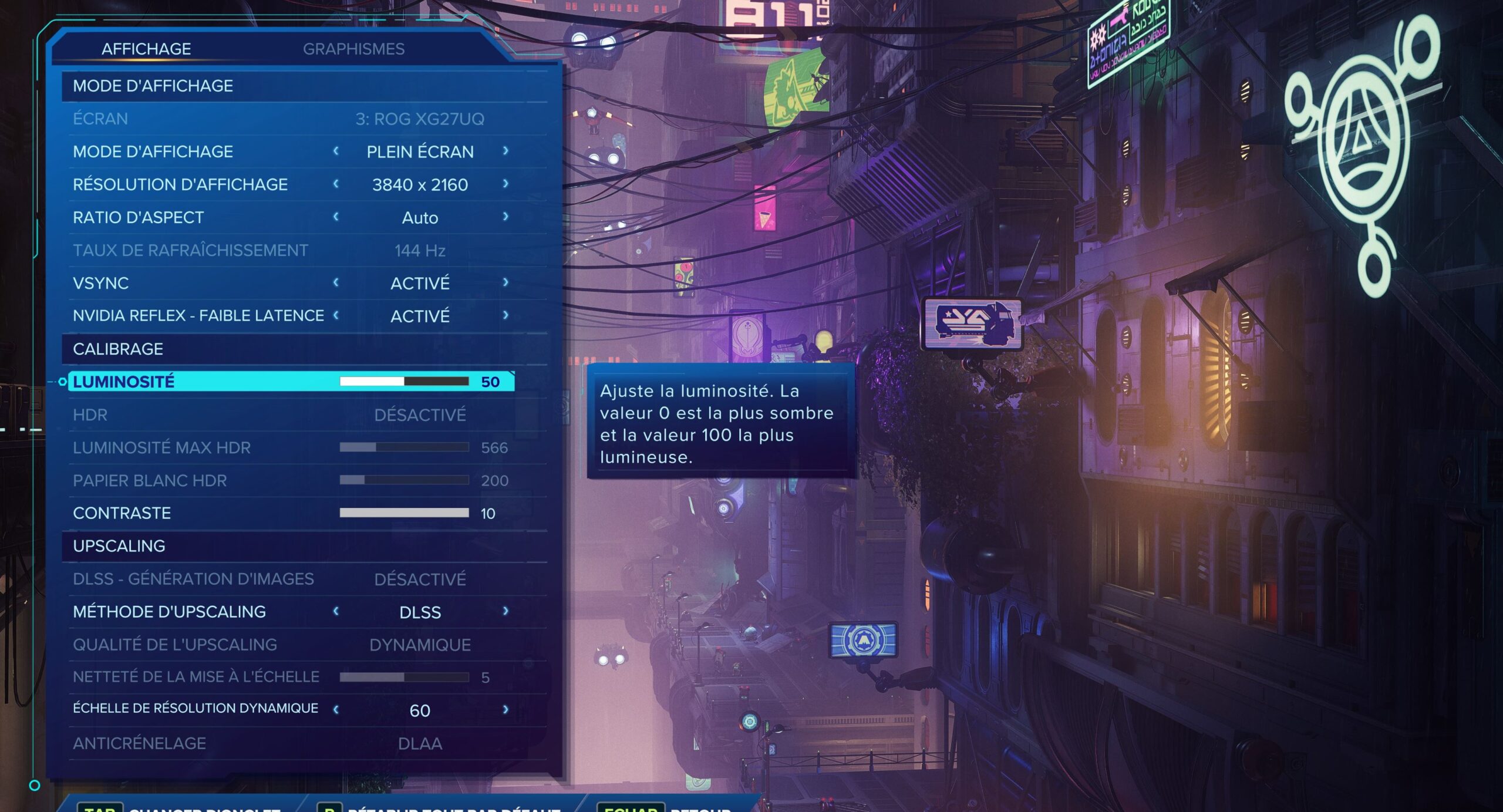Click the highlighted LUMINOSITÉ setting row
The height and width of the screenshot is (812, 1503).
176,382
